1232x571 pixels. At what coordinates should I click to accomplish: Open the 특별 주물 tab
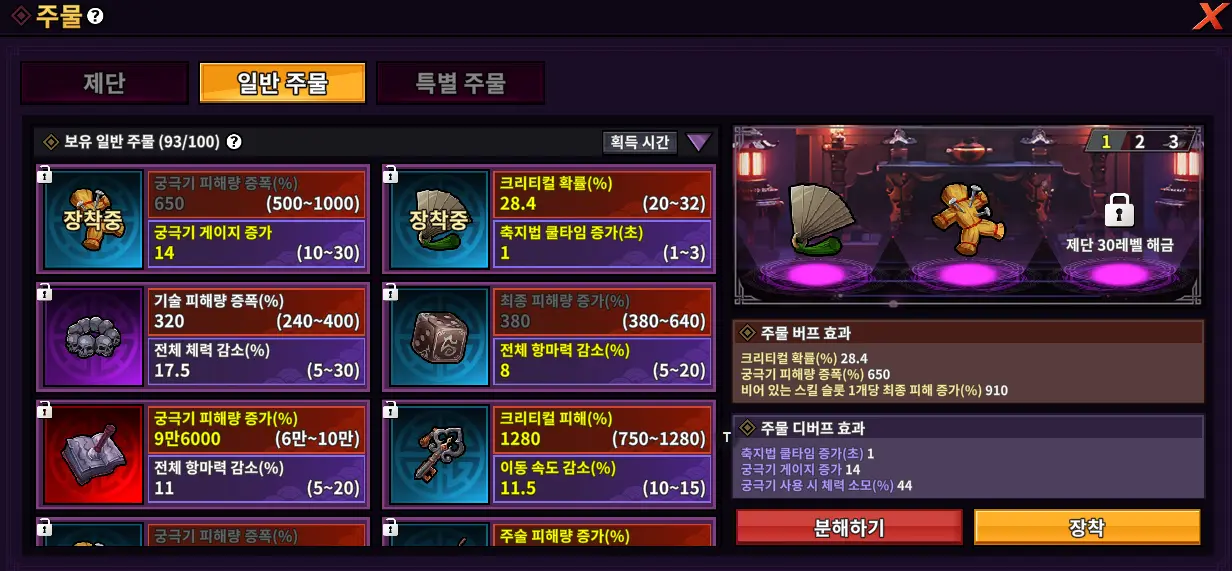460,83
